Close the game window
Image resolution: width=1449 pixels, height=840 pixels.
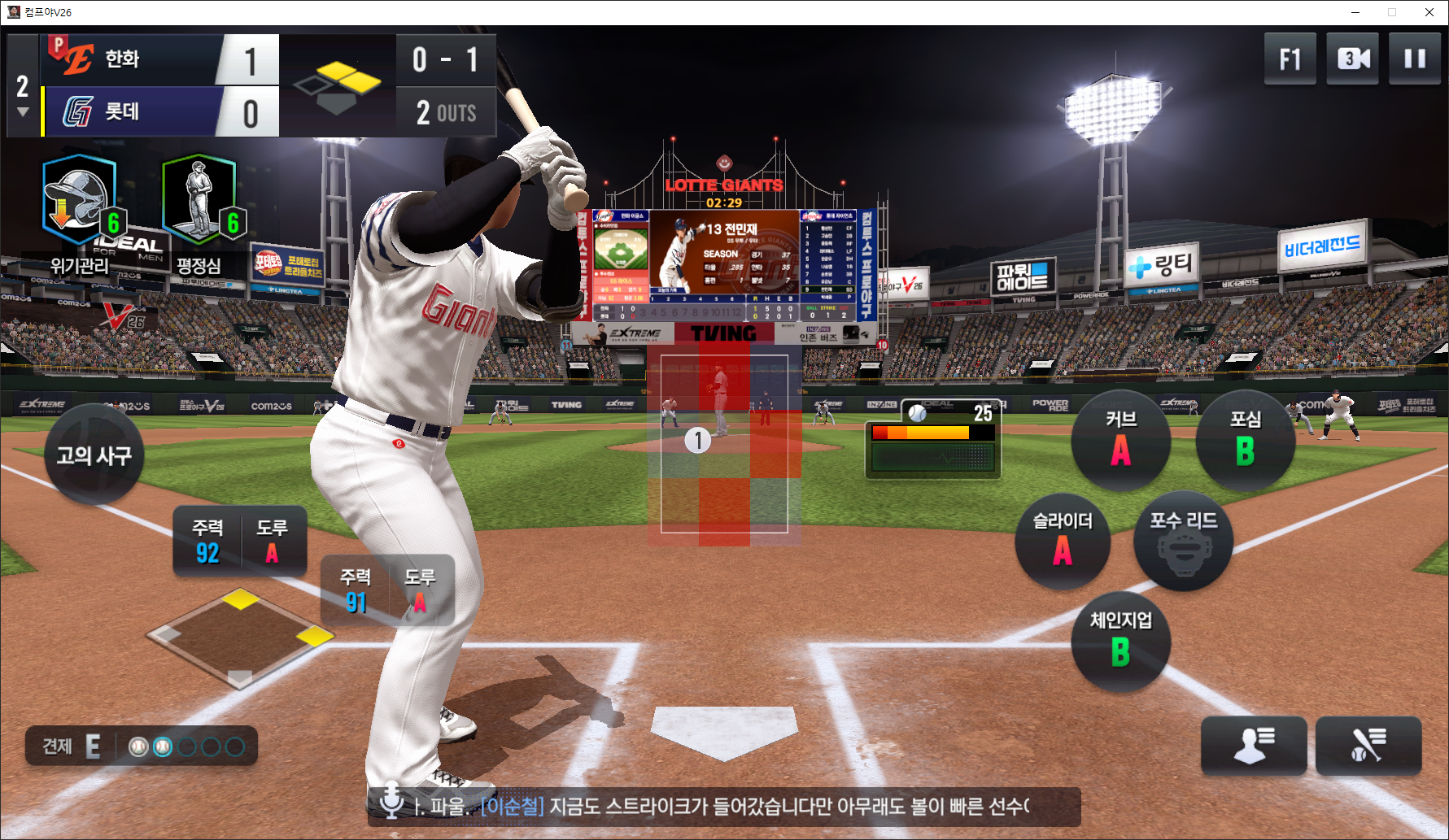(x=1429, y=12)
